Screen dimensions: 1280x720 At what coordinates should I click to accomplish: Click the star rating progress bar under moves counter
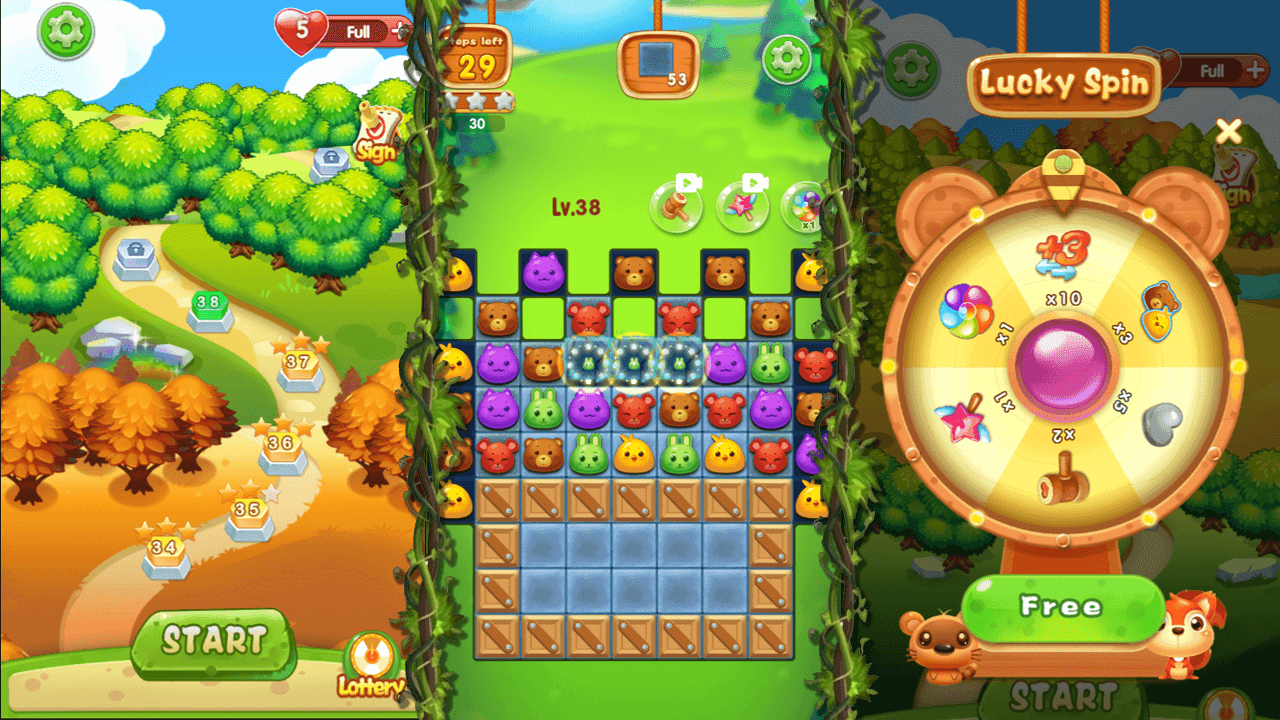click(480, 100)
